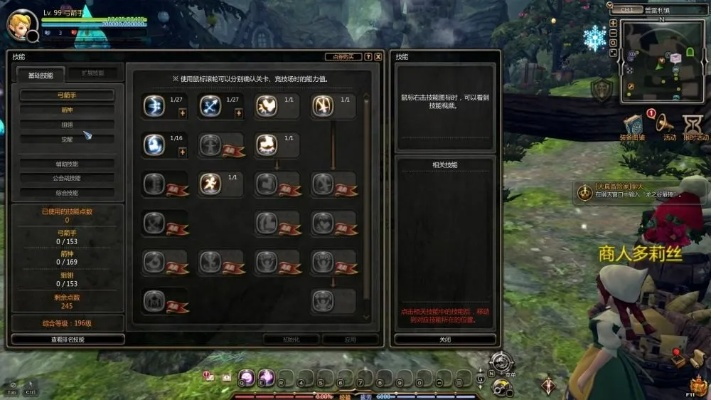This screenshot has width=711, height=400.
Task: Open the 综合技能 category
Action: click(x=66, y=192)
